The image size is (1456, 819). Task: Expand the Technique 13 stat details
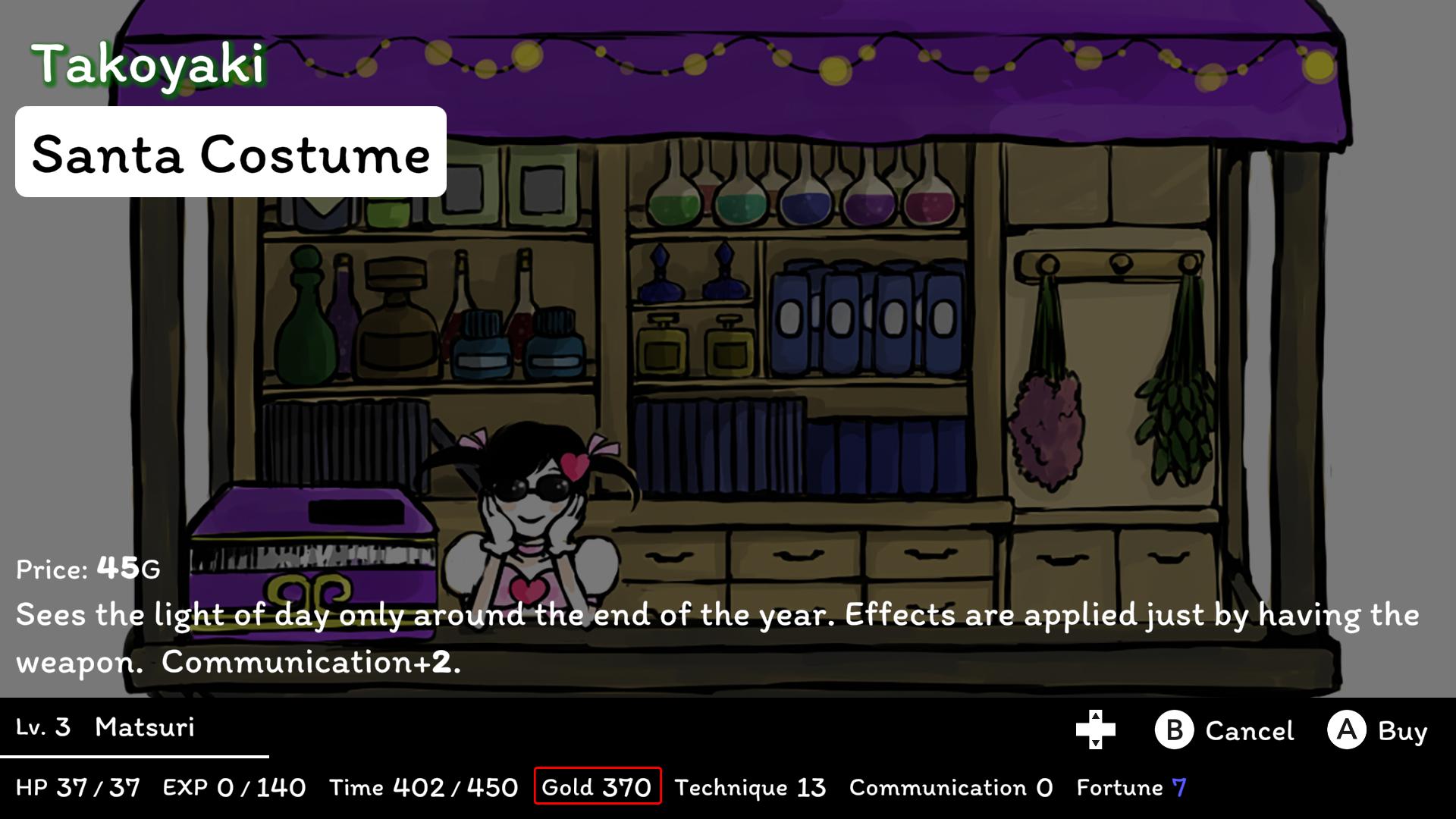click(x=751, y=787)
